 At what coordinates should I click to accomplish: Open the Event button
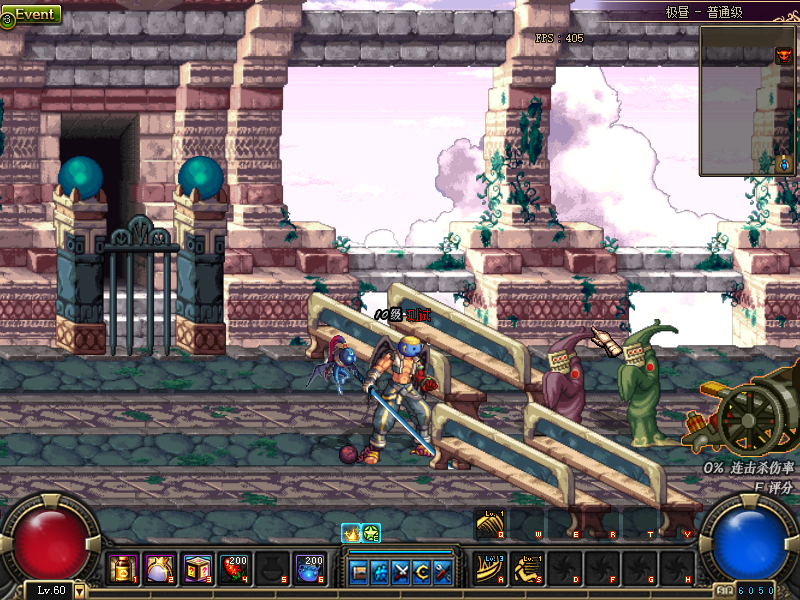32,15
